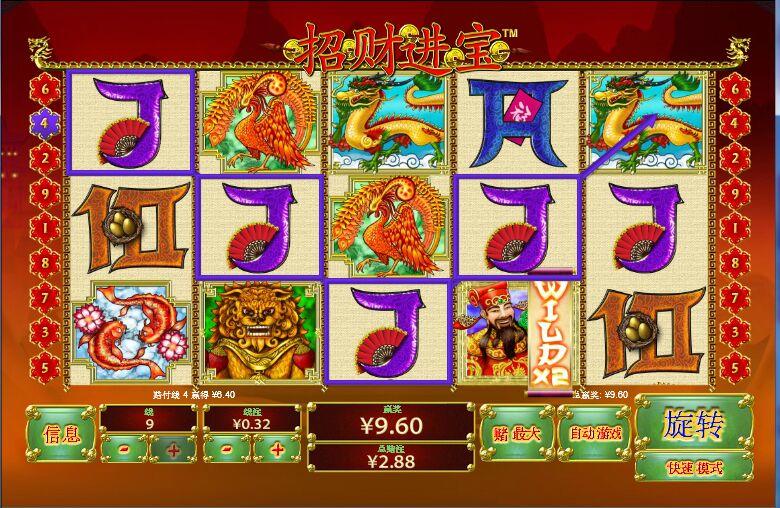Open the 信息 info paytable
This screenshot has width=780, height=508.
[61, 434]
